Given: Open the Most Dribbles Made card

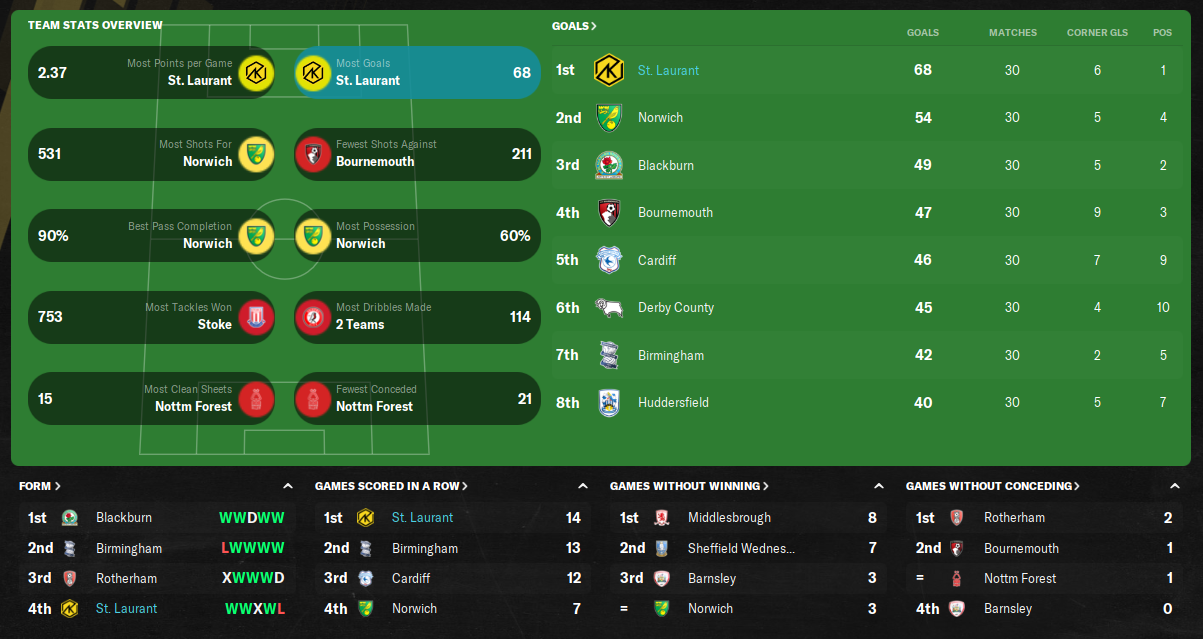Looking at the screenshot, I should pyautogui.click(x=417, y=317).
